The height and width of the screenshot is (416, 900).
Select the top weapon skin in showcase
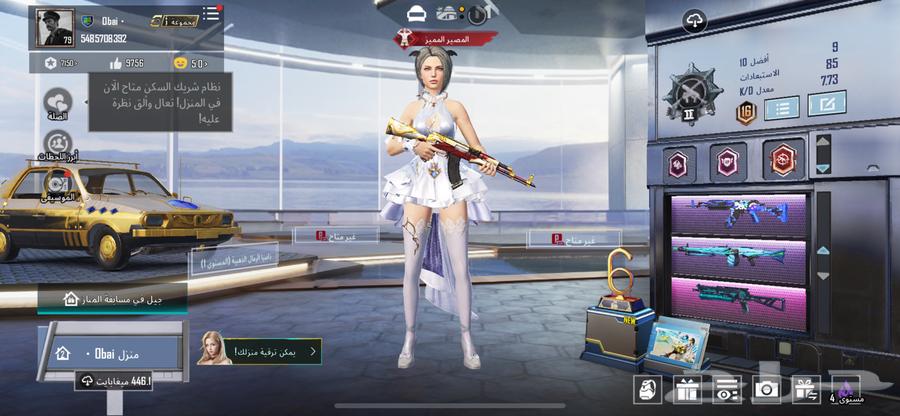tap(740, 216)
